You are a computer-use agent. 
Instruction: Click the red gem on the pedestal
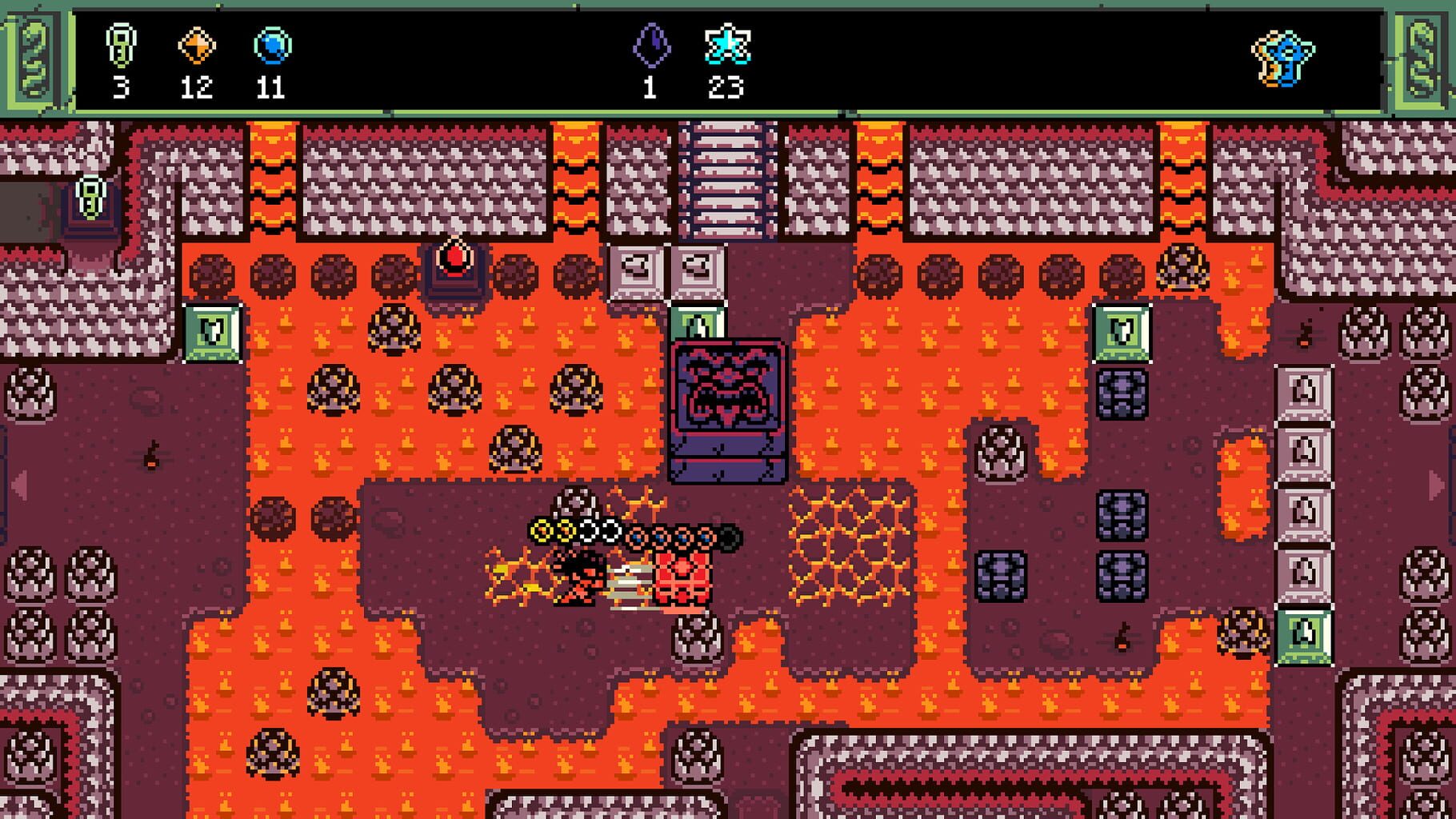pyautogui.click(x=453, y=256)
